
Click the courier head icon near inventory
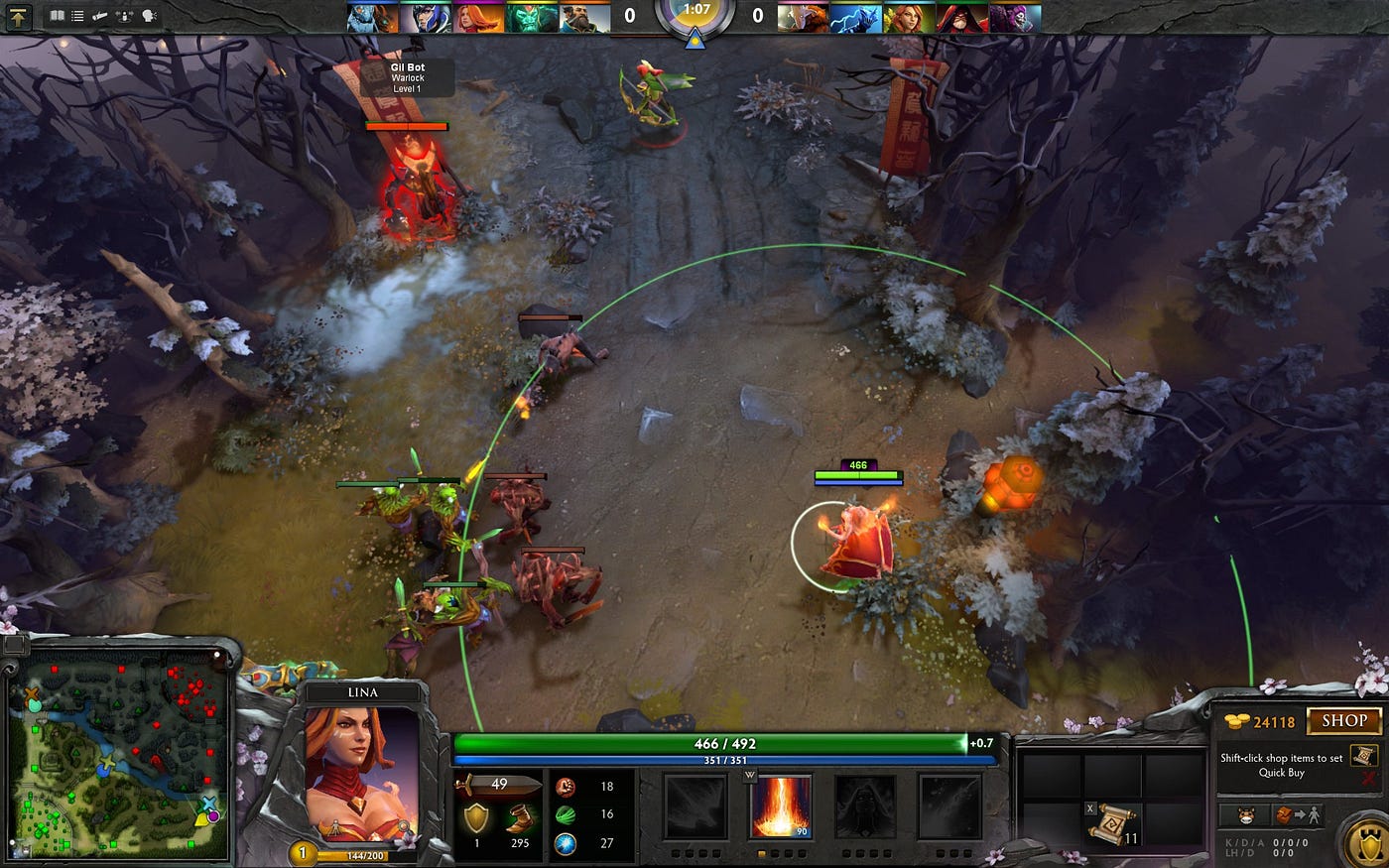click(x=1246, y=813)
